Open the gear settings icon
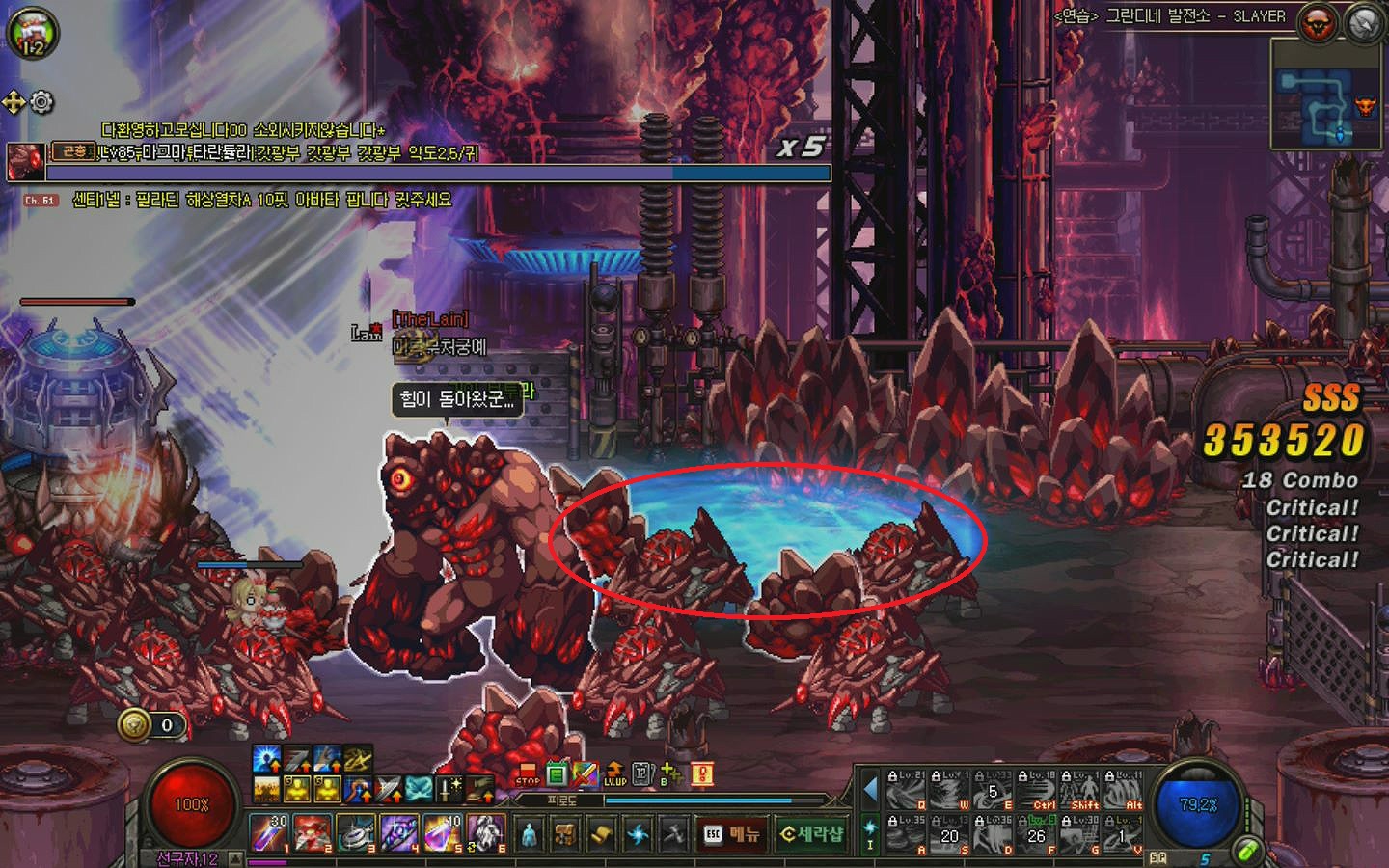1389x868 pixels. (41, 101)
